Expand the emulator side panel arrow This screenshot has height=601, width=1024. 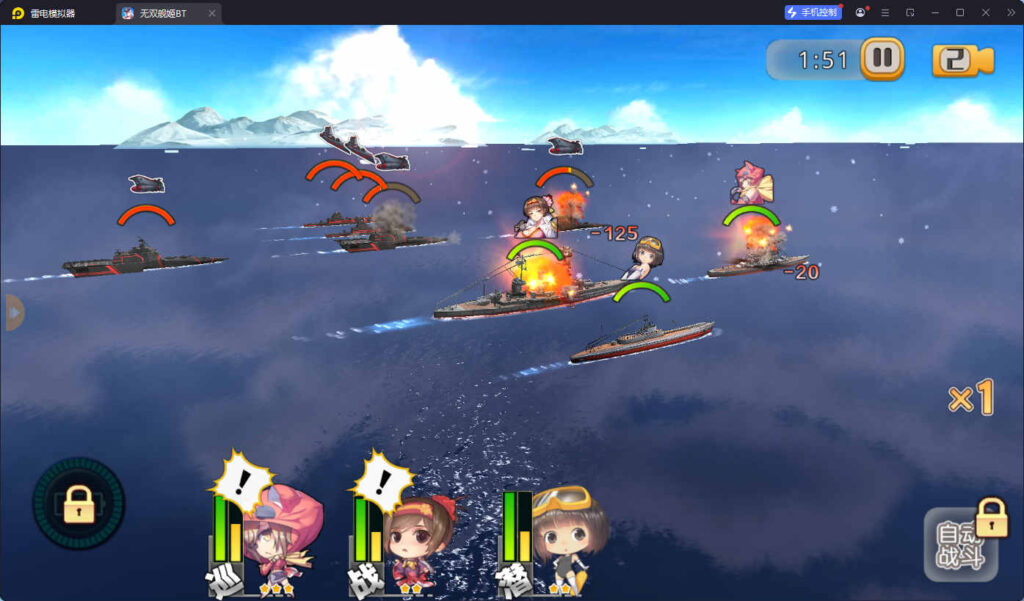(x=12, y=312)
